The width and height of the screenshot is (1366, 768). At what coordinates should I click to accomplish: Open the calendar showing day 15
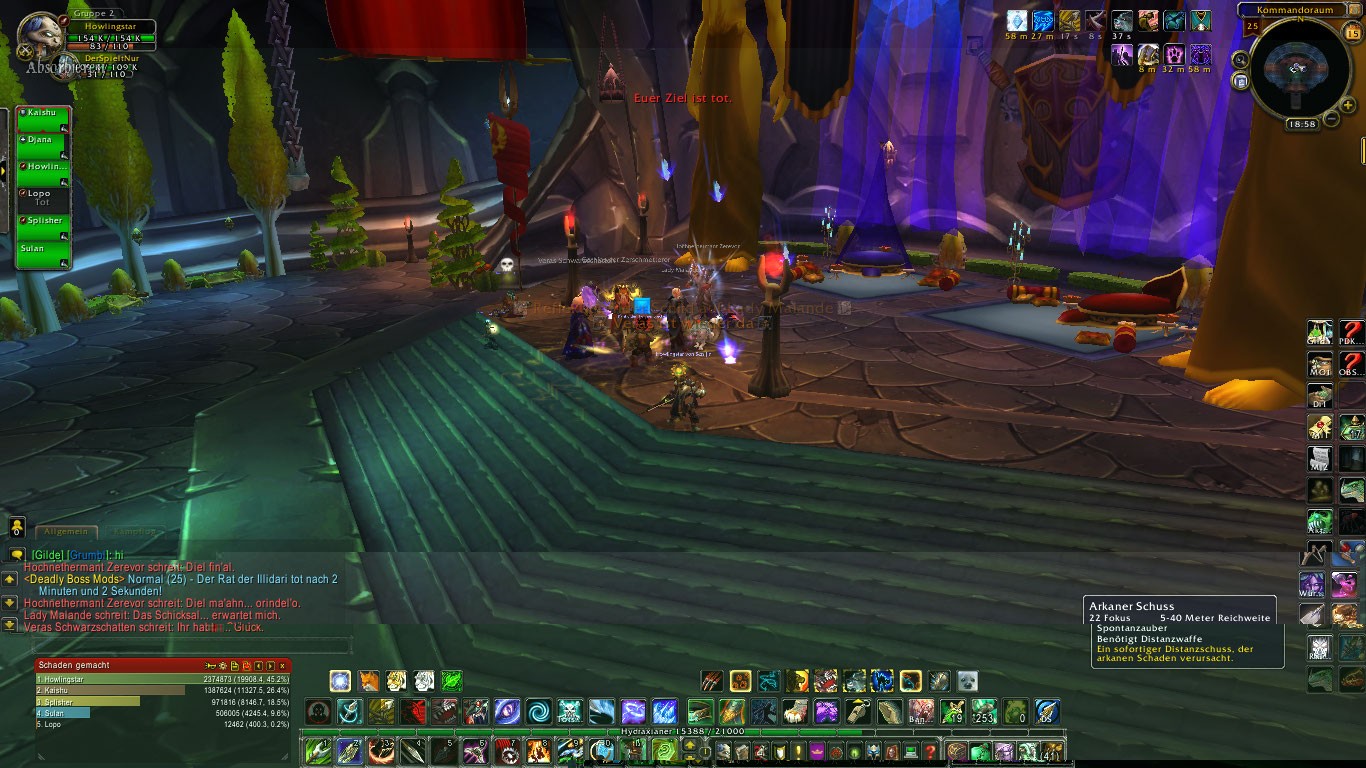coord(1353,33)
